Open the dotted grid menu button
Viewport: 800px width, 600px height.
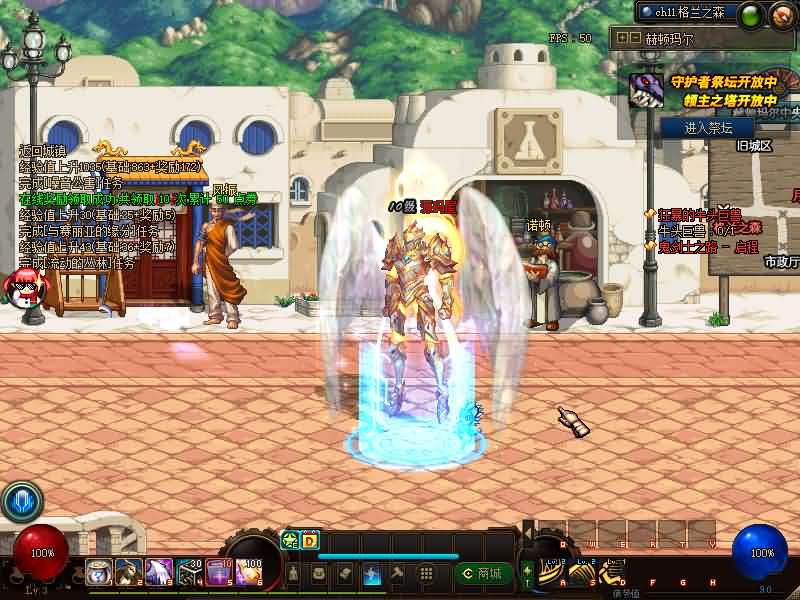click(x=425, y=574)
